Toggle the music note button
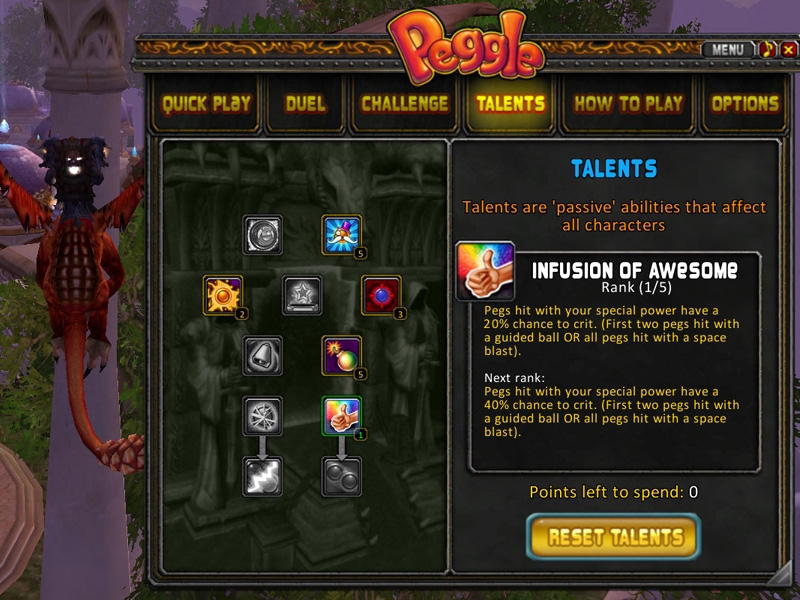Image resolution: width=800 pixels, height=600 pixels. coord(768,49)
